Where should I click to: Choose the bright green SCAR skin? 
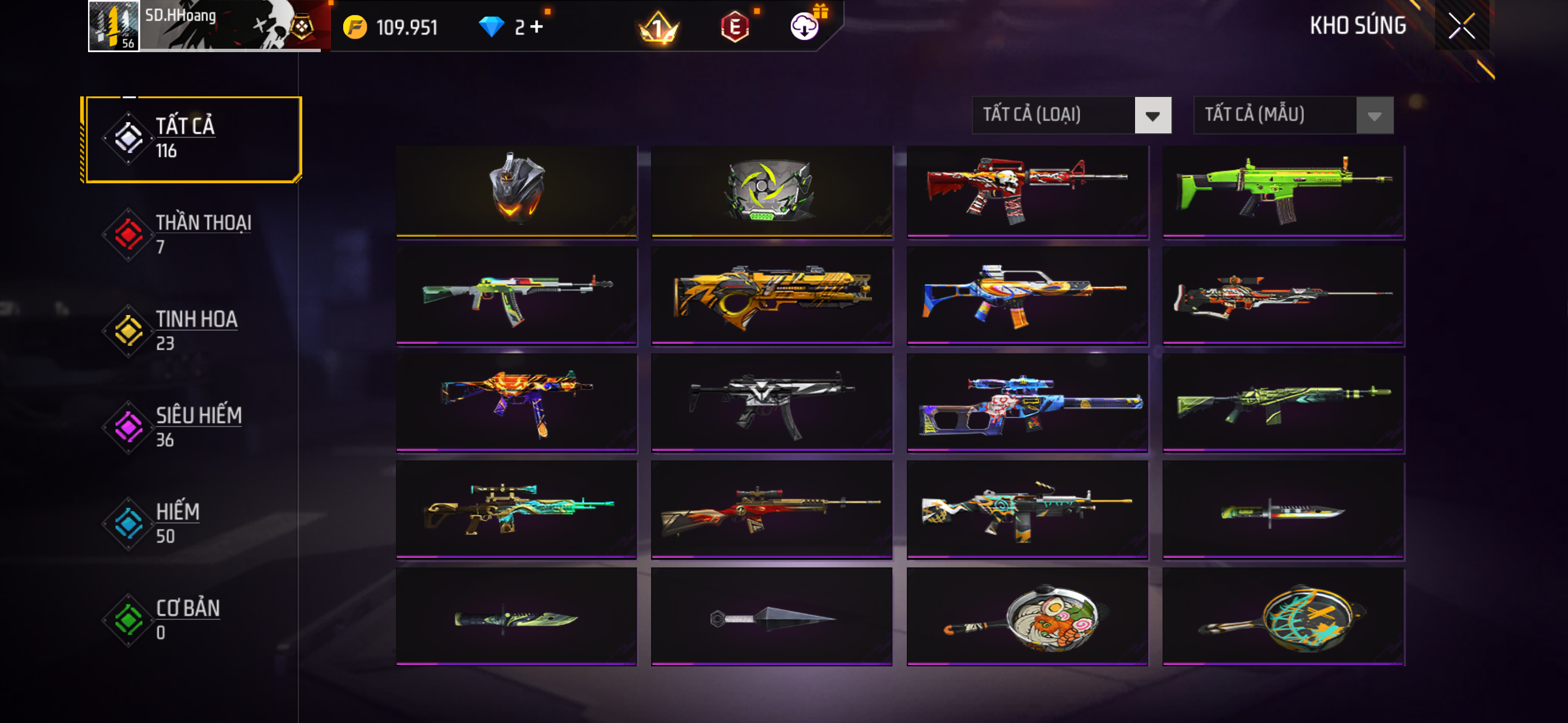1283,190
